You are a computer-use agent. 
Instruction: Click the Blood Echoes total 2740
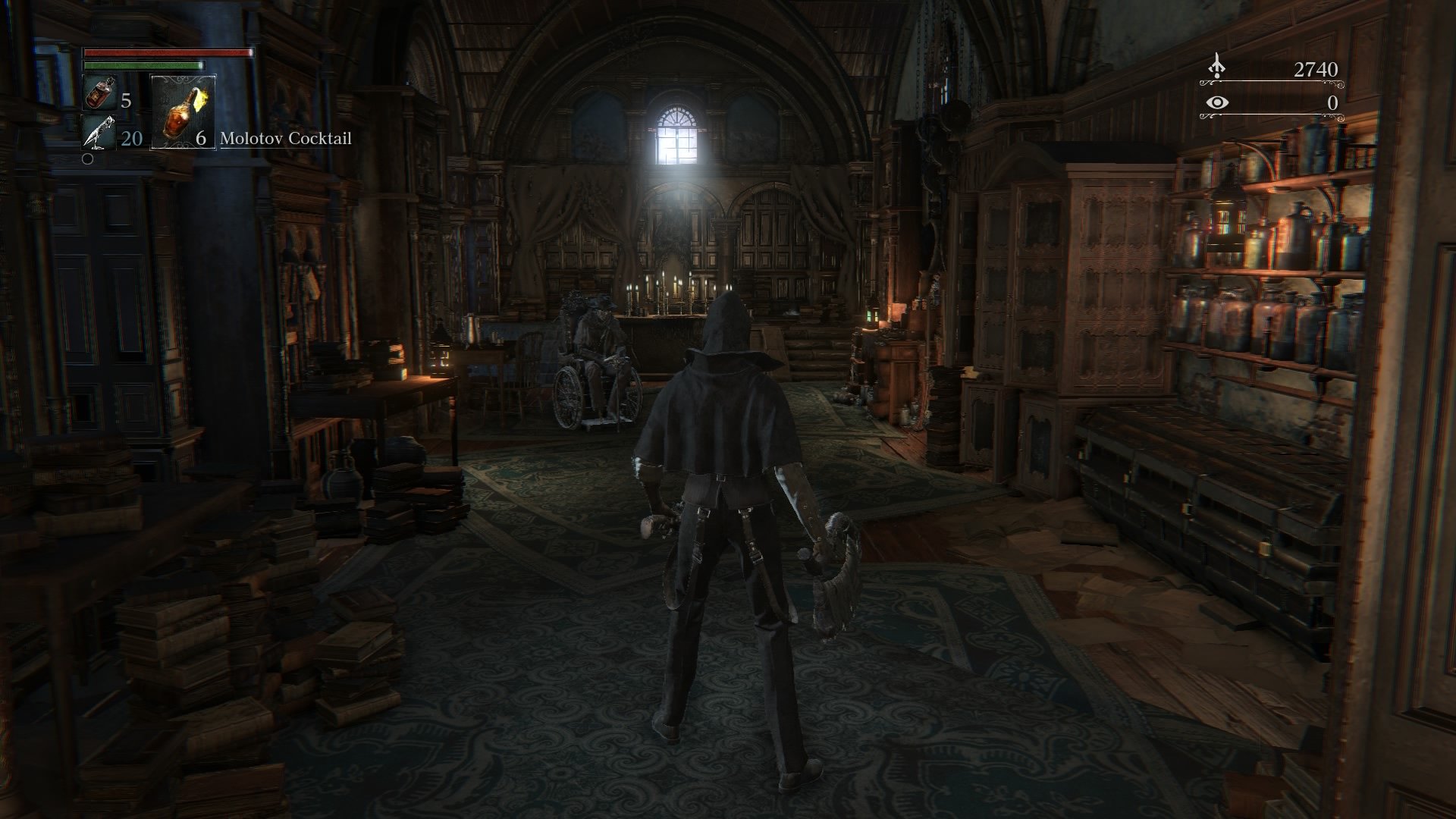coord(1316,71)
